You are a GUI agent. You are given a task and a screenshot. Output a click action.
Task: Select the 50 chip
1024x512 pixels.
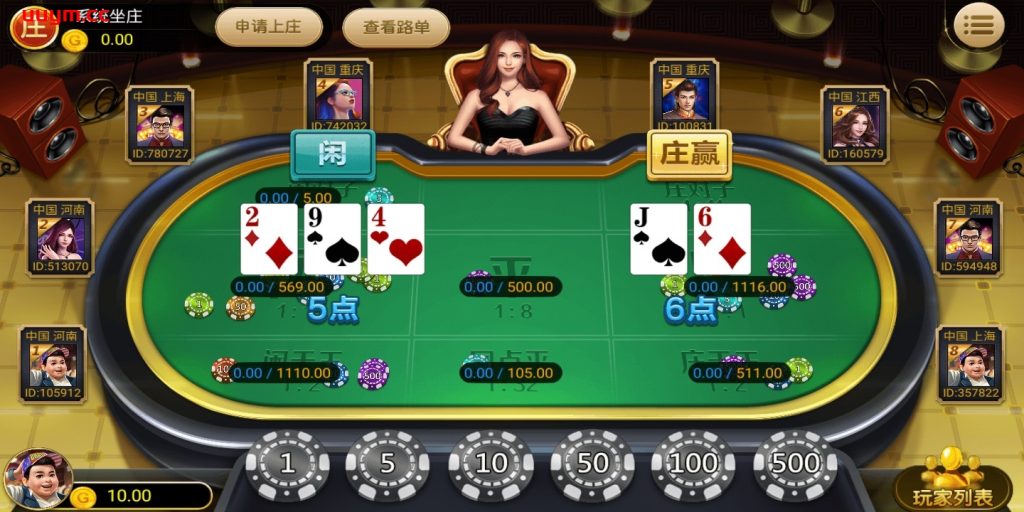point(592,464)
